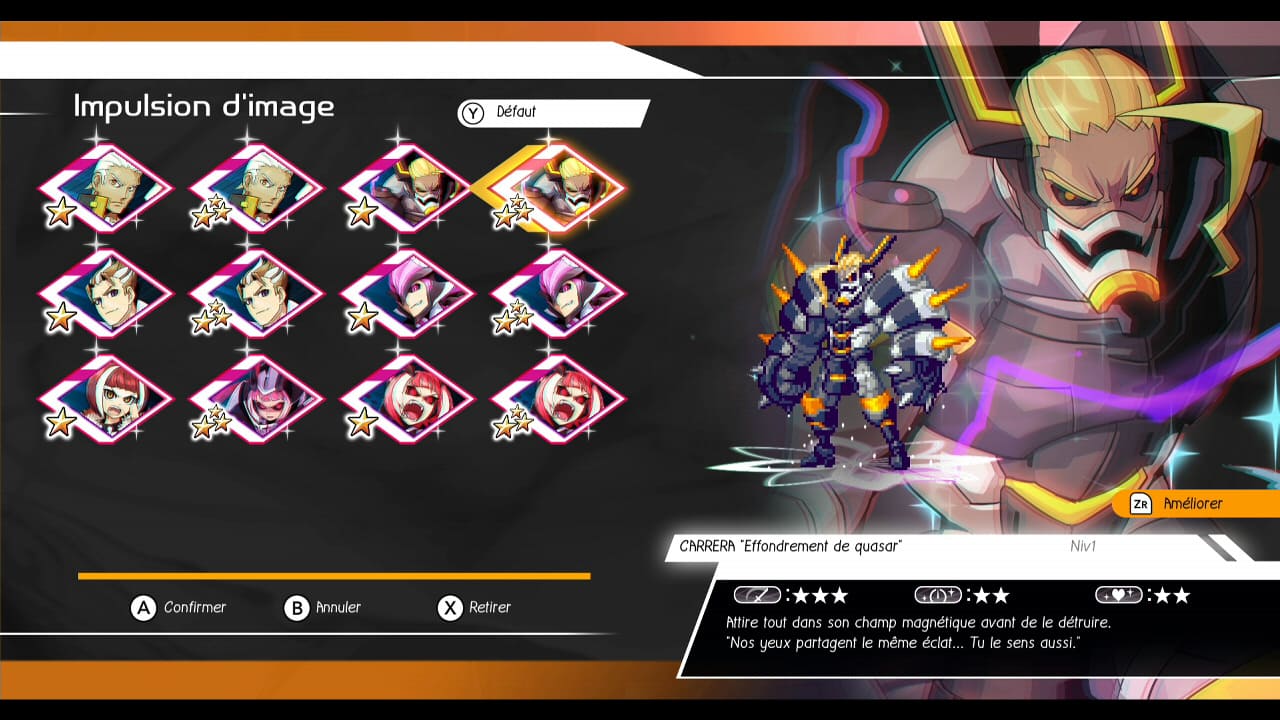Confirm the selection with Confirmer
Viewport: 1280px width, 720px height.
point(180,608)
